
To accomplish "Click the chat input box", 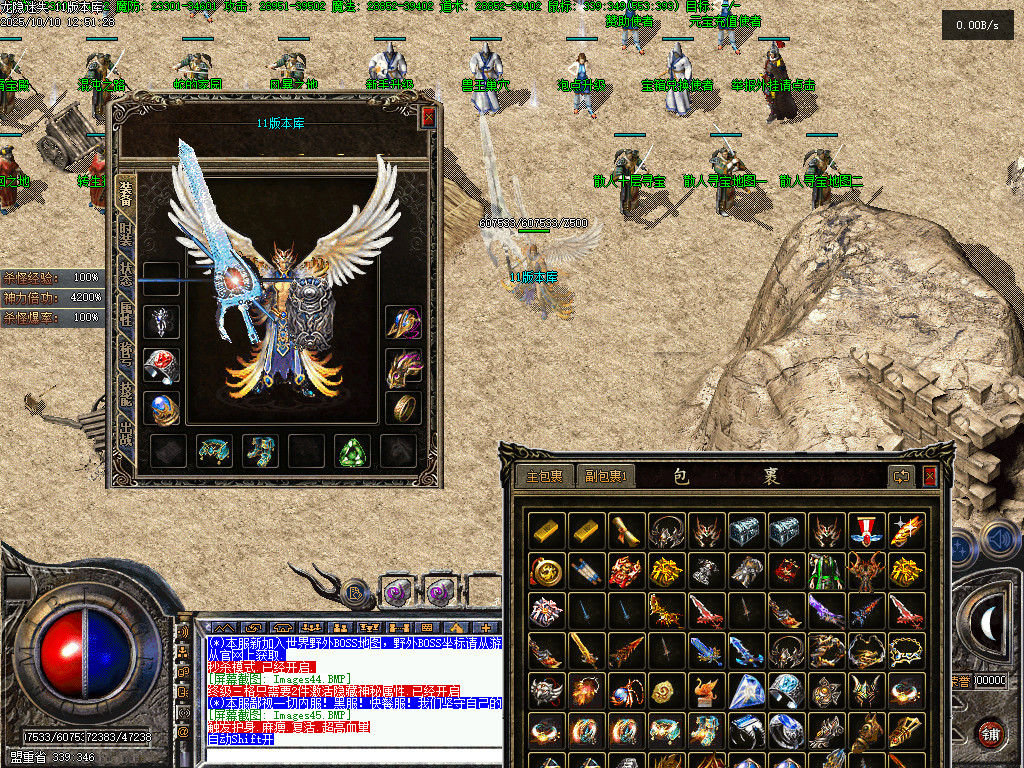I will pos(350,755).
